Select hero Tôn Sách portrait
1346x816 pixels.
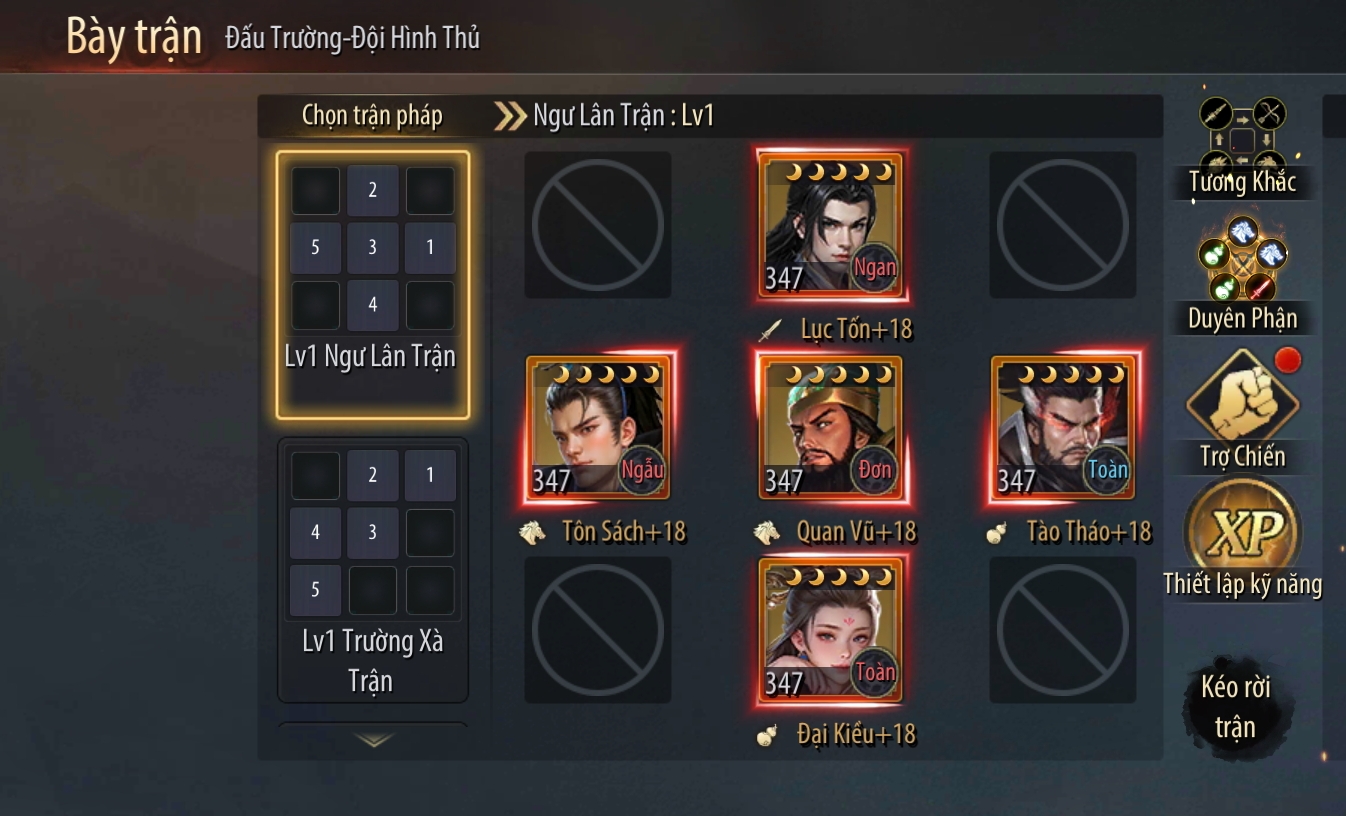point(598,428)
